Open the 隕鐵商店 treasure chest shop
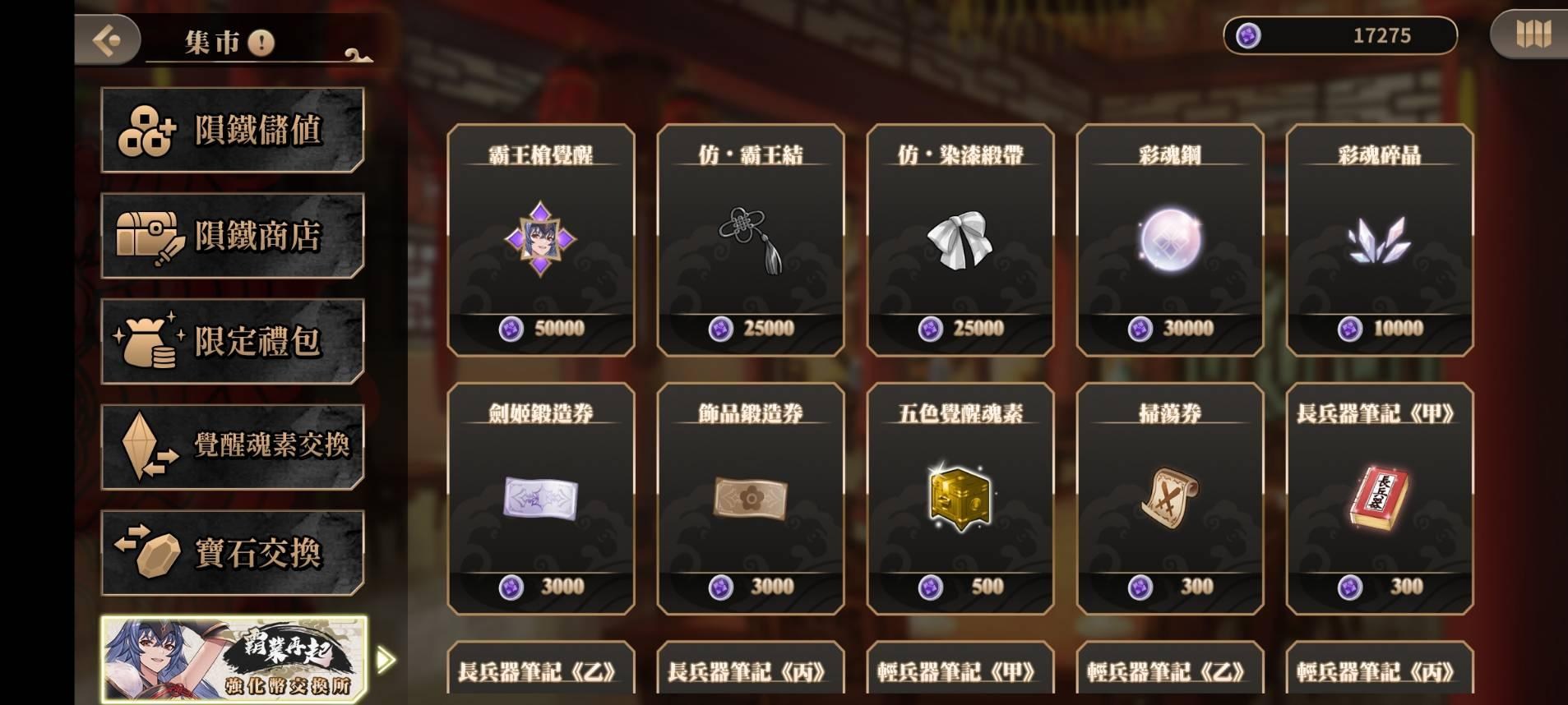Image resolution: width=1568 pixels, height=705 pixels. [233, 236]
